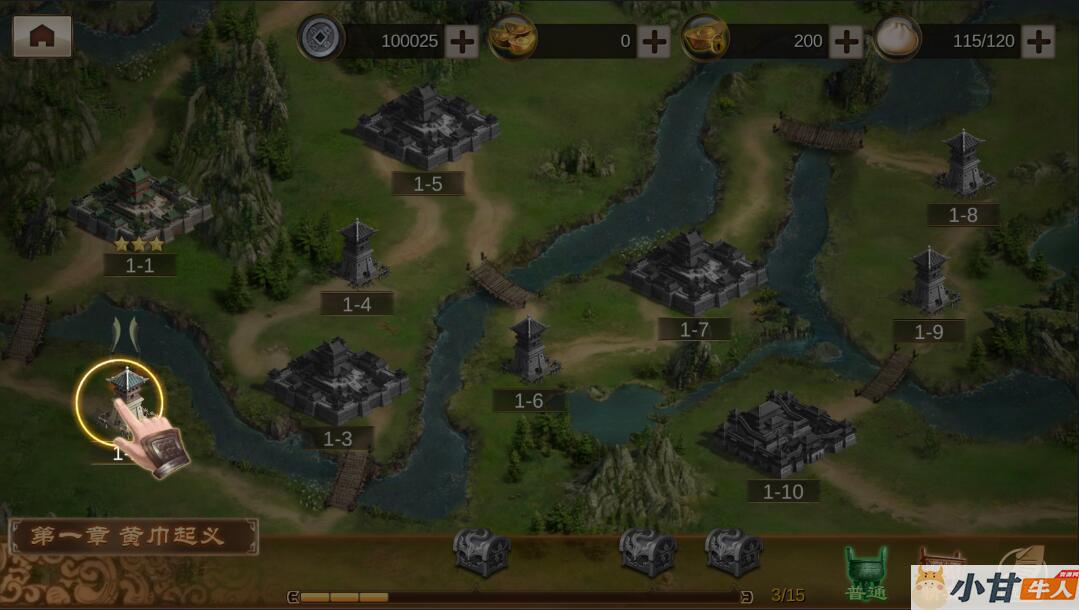Switch difficulty using the green 普通 cauldron
The height and width of the screenshot is (610, 1079).
(866, 573)
